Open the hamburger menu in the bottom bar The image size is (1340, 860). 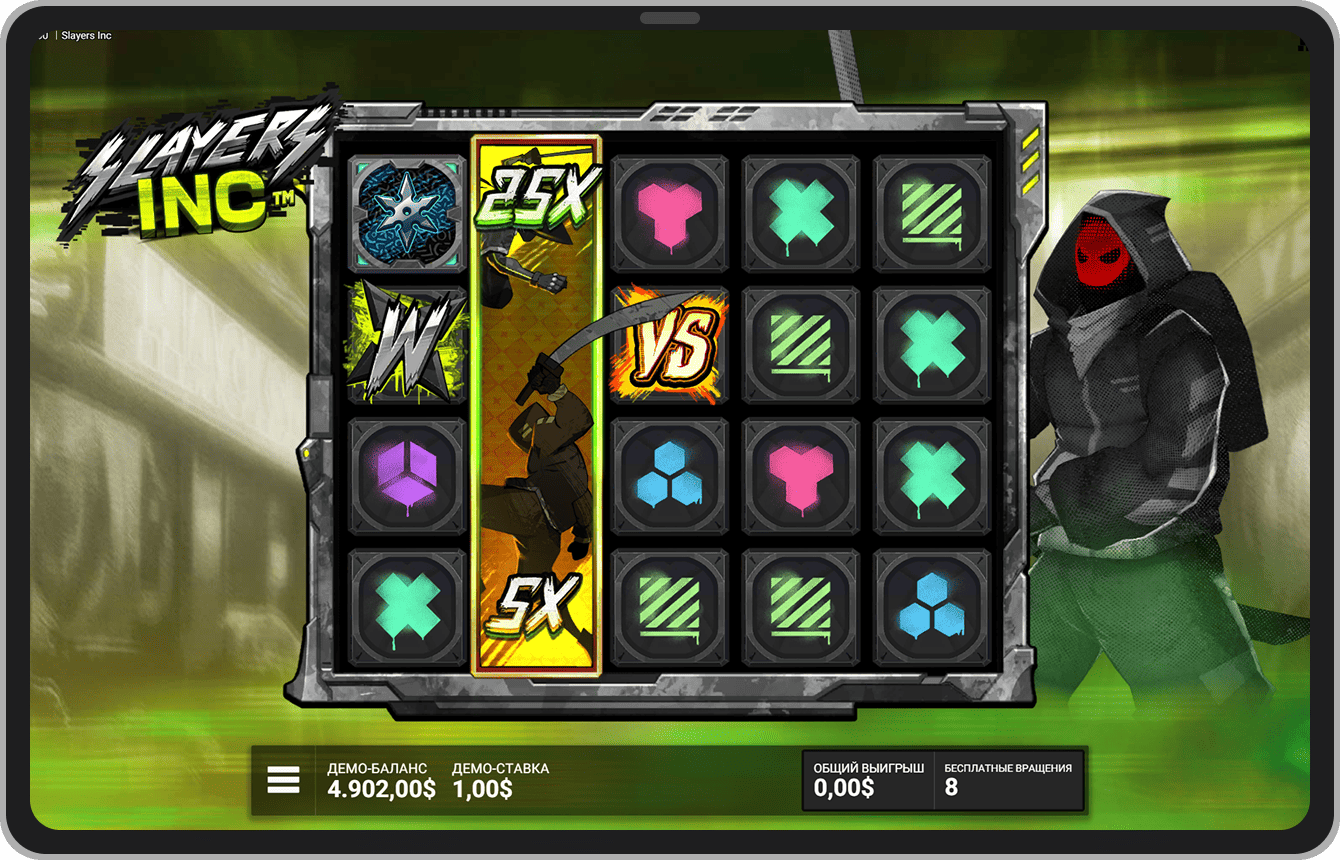(283, 780)
